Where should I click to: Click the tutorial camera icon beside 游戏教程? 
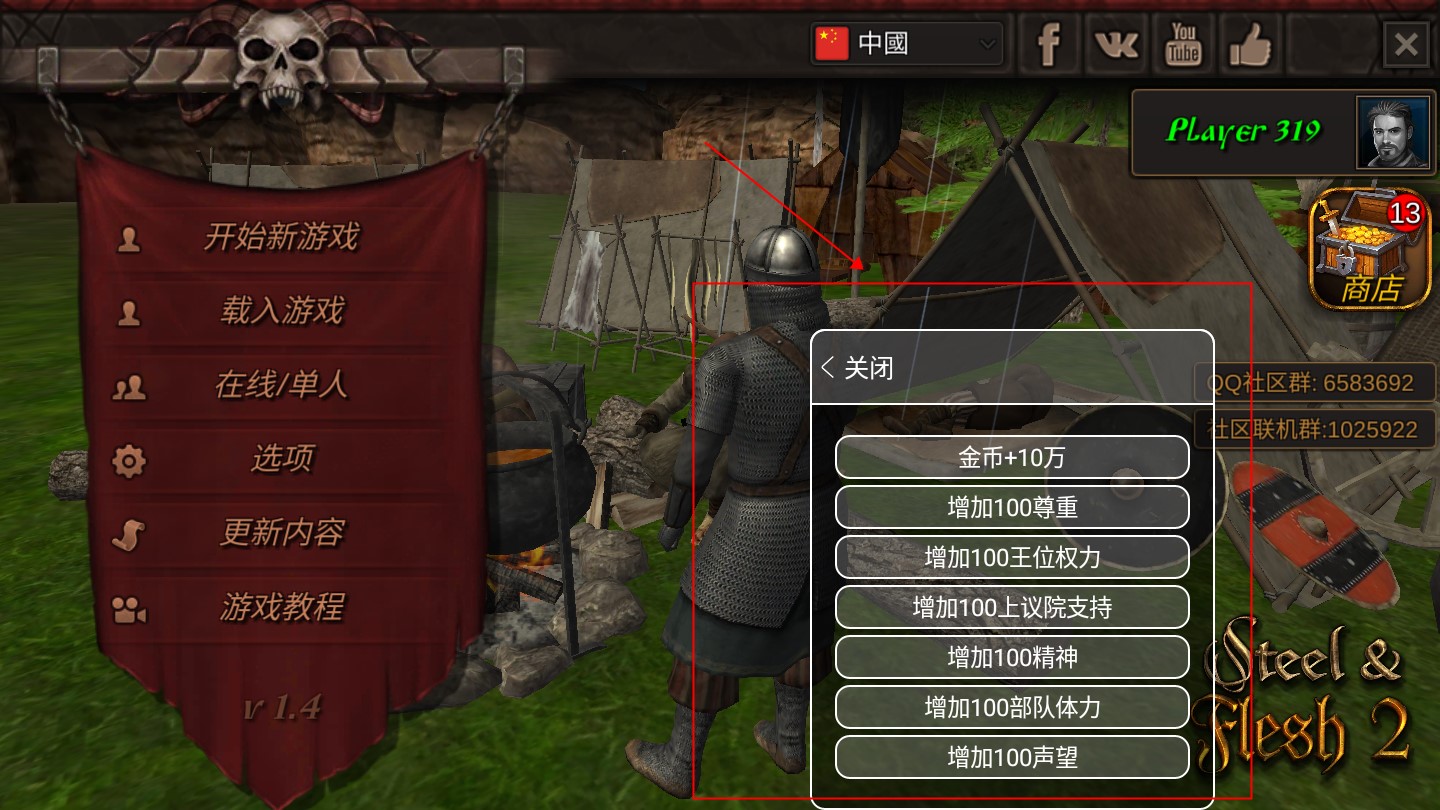click(128, 609)
